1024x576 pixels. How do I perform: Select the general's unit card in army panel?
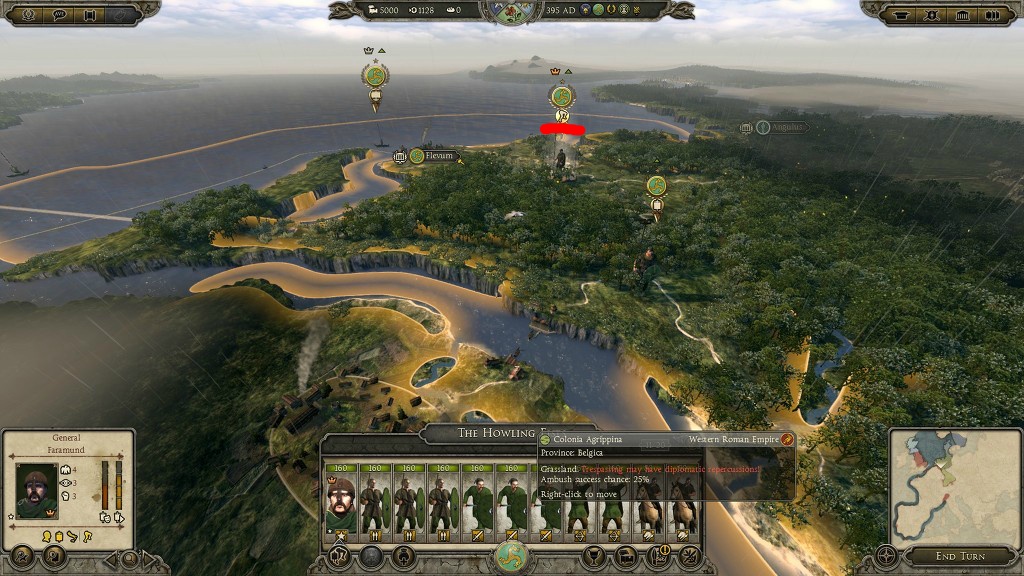pyautogui.click(x=340, y=498)
